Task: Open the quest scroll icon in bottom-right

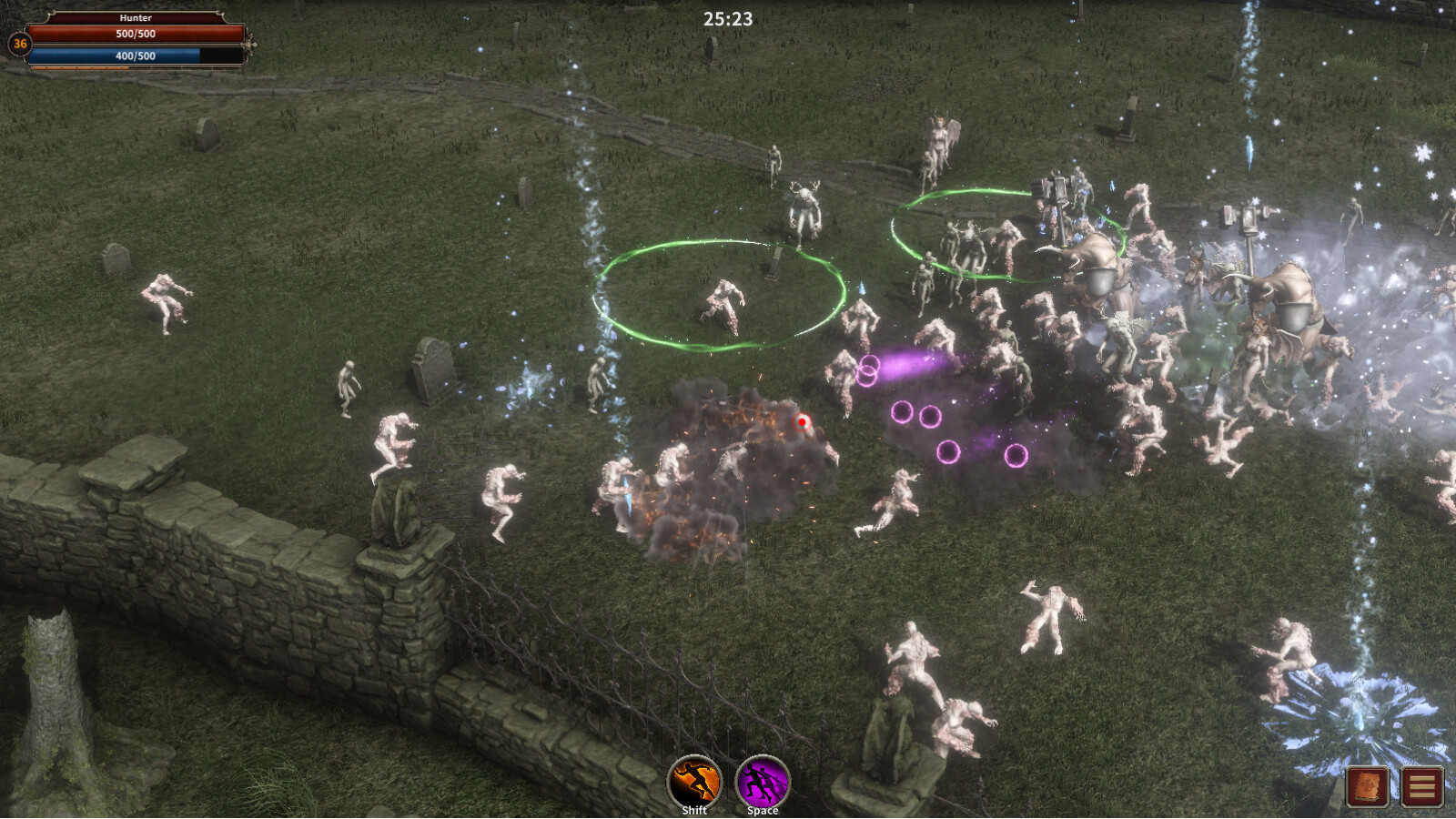Action: 1368,788
